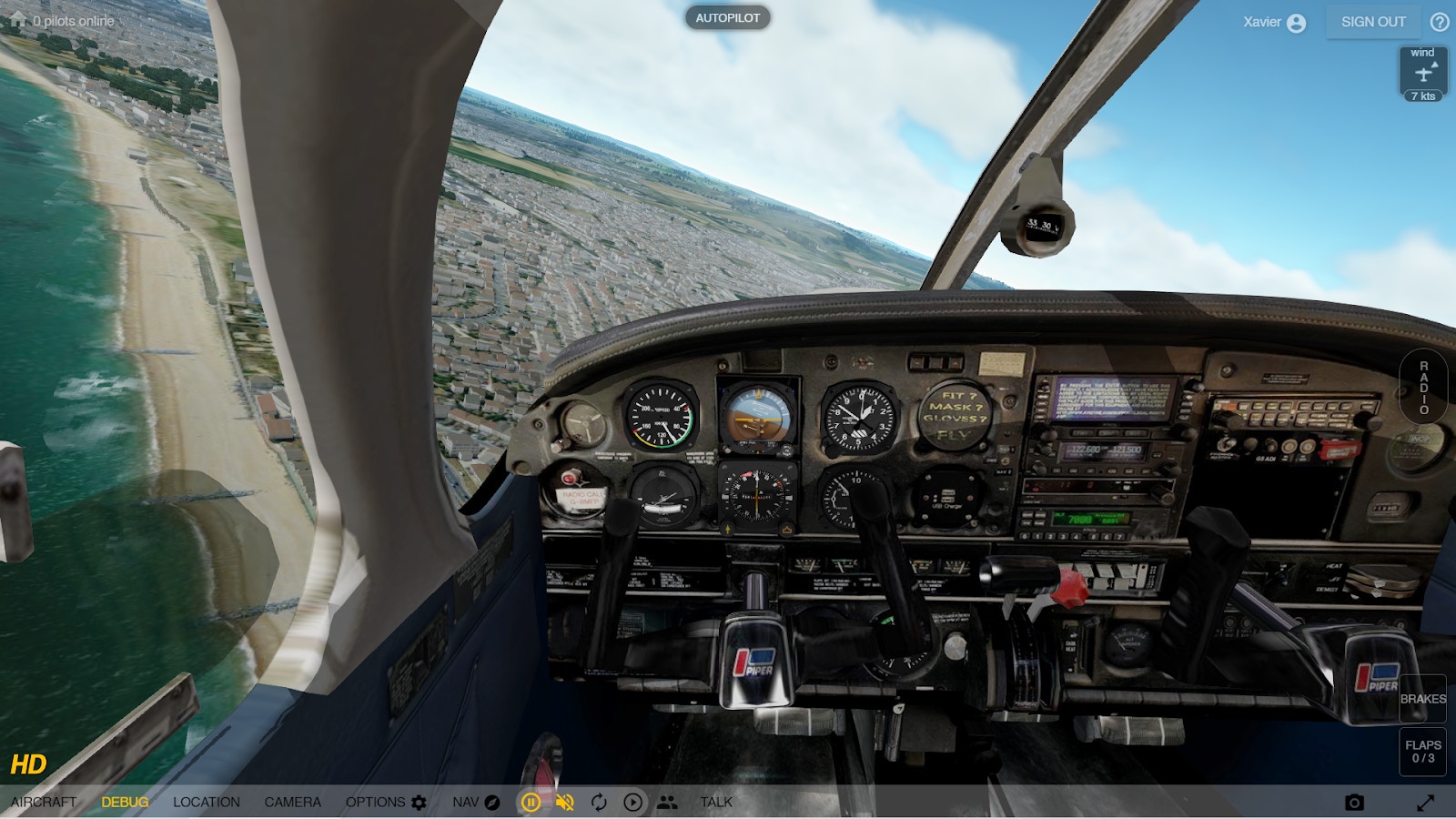Open the help question mark icon

coord(1440,22)
